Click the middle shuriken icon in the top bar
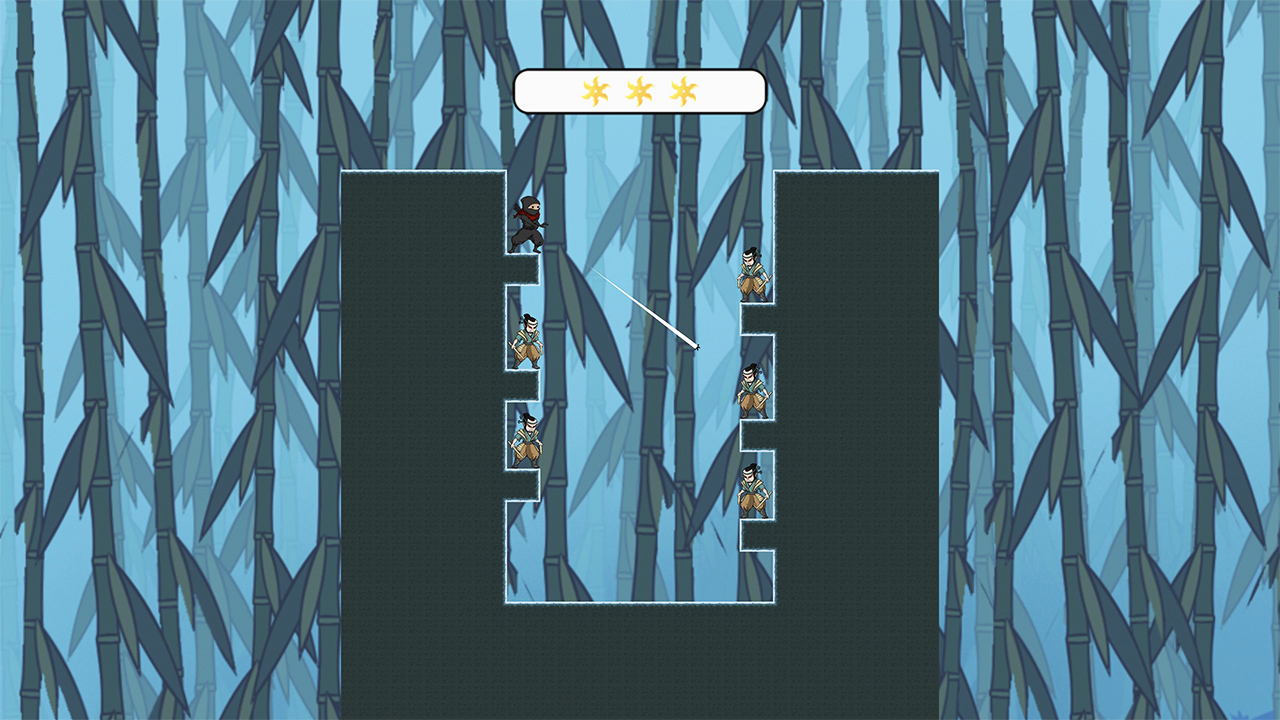 point(640,90)
